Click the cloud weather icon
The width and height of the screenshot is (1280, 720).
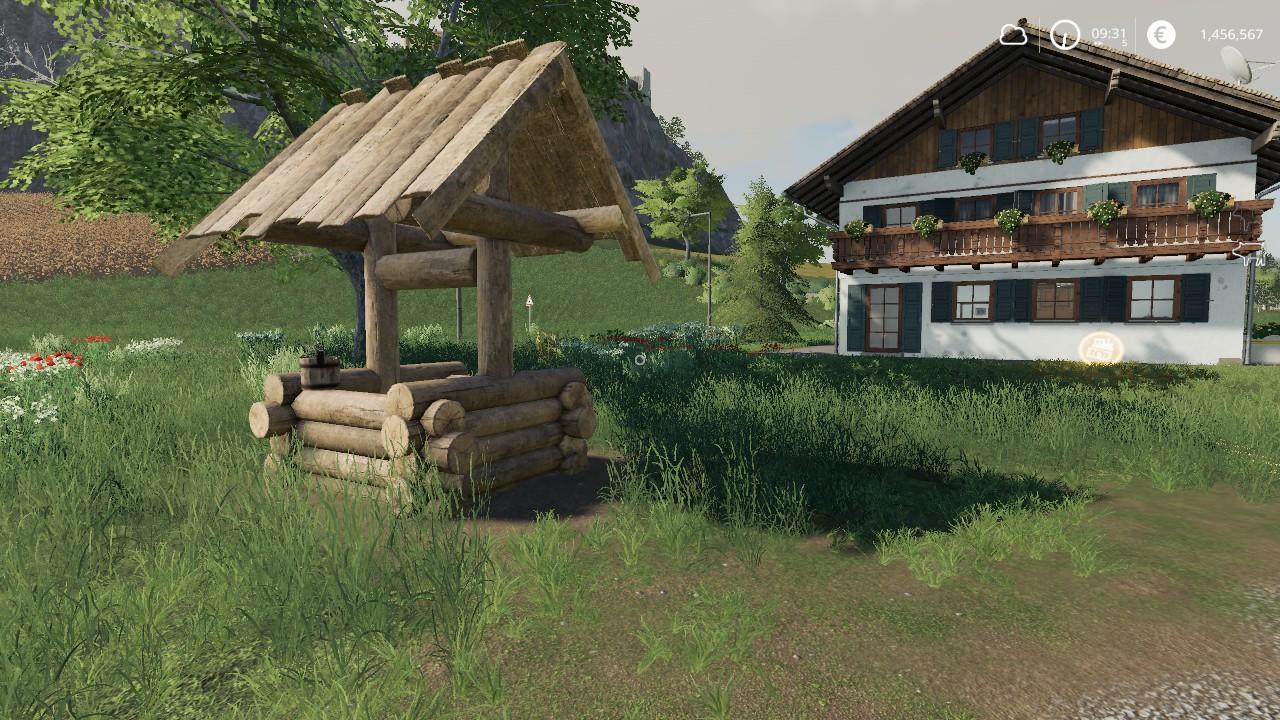coord(1013,35)
